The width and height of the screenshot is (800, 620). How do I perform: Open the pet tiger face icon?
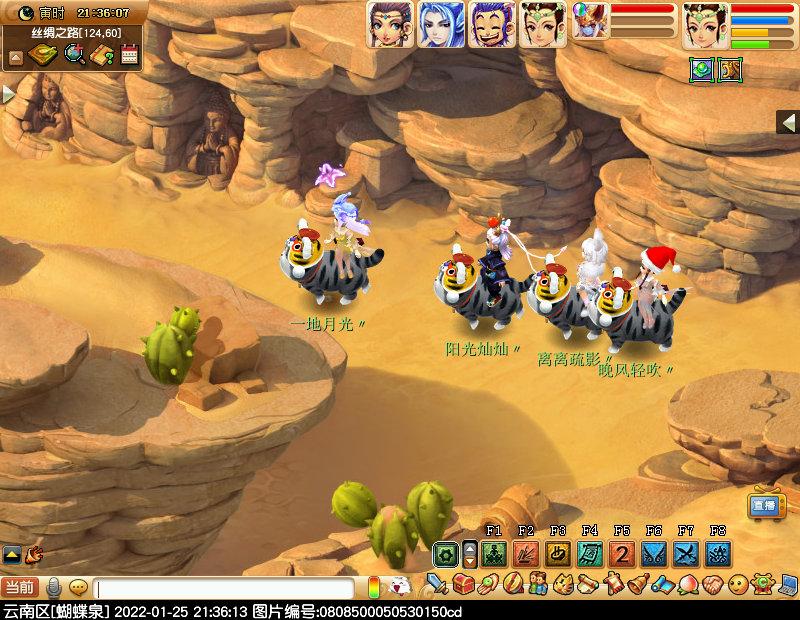click(562, 582)
